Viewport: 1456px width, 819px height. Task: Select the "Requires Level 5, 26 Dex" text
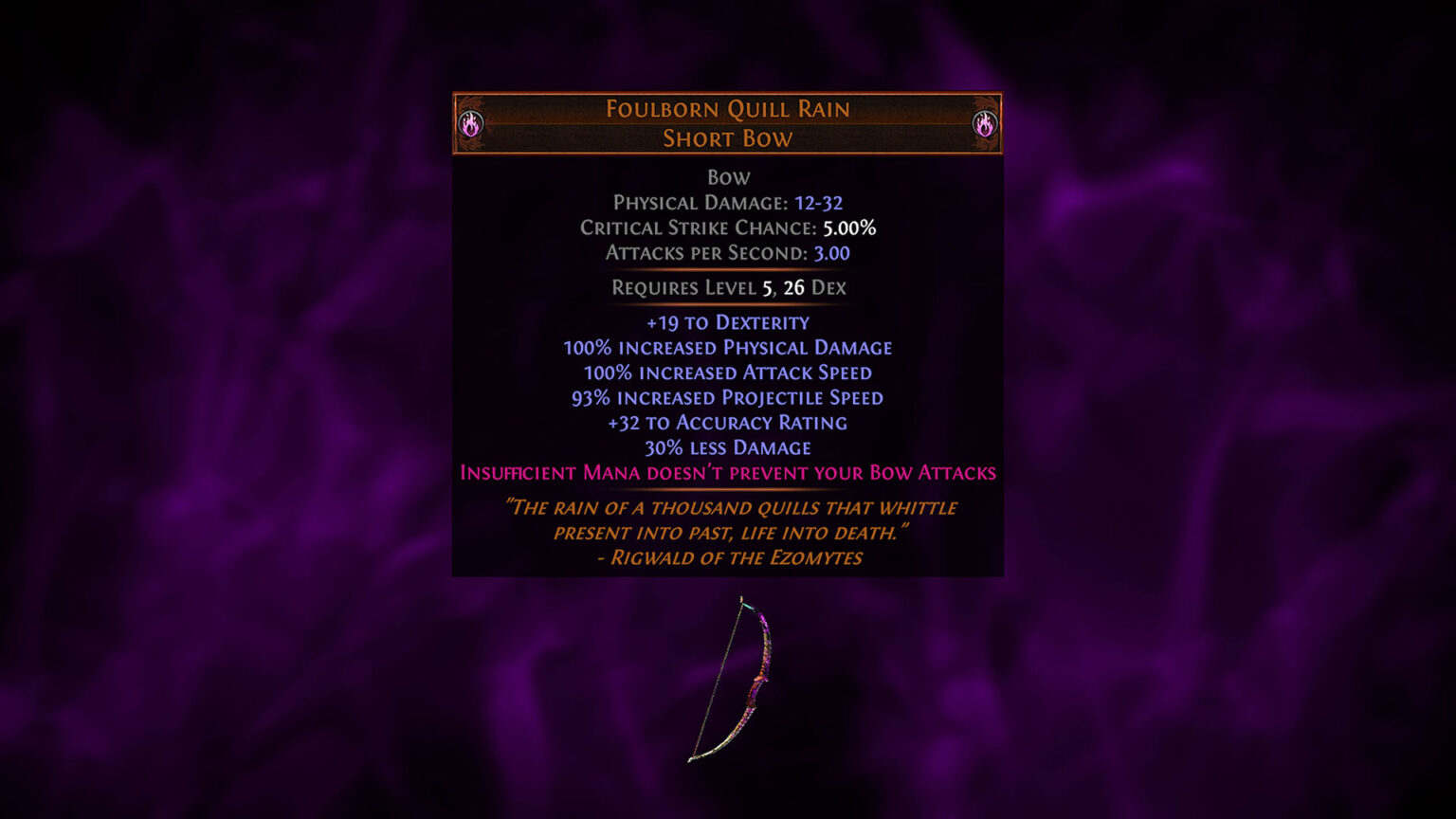coord(728,287)
